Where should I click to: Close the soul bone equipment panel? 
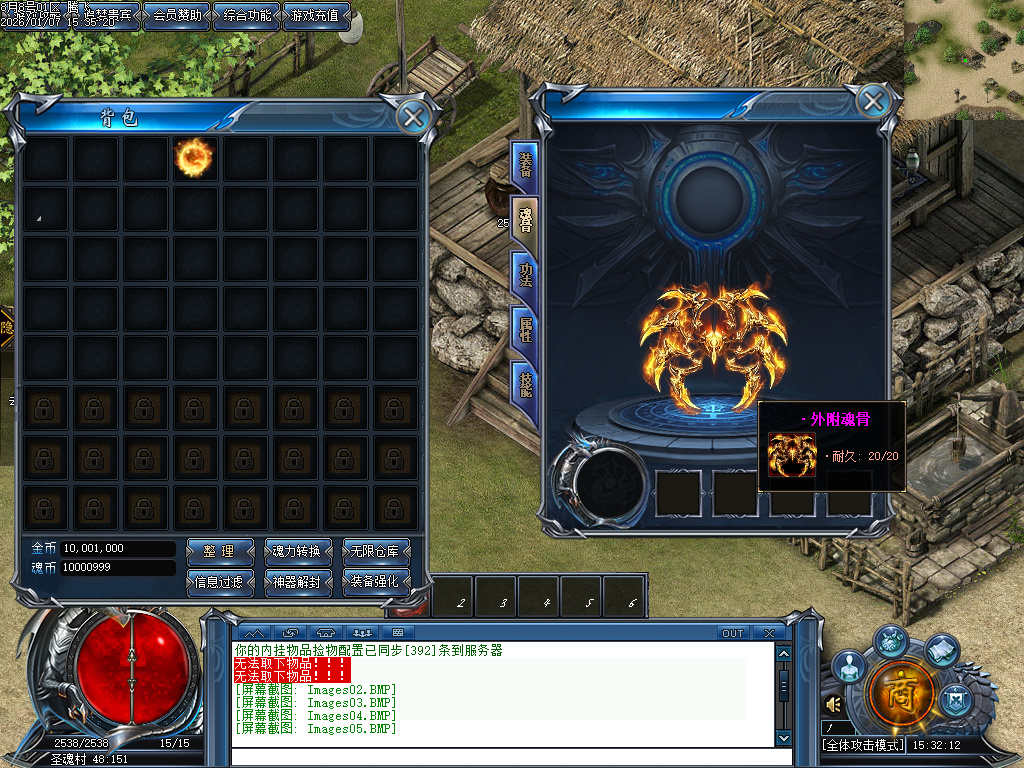(x=873, y=101)
